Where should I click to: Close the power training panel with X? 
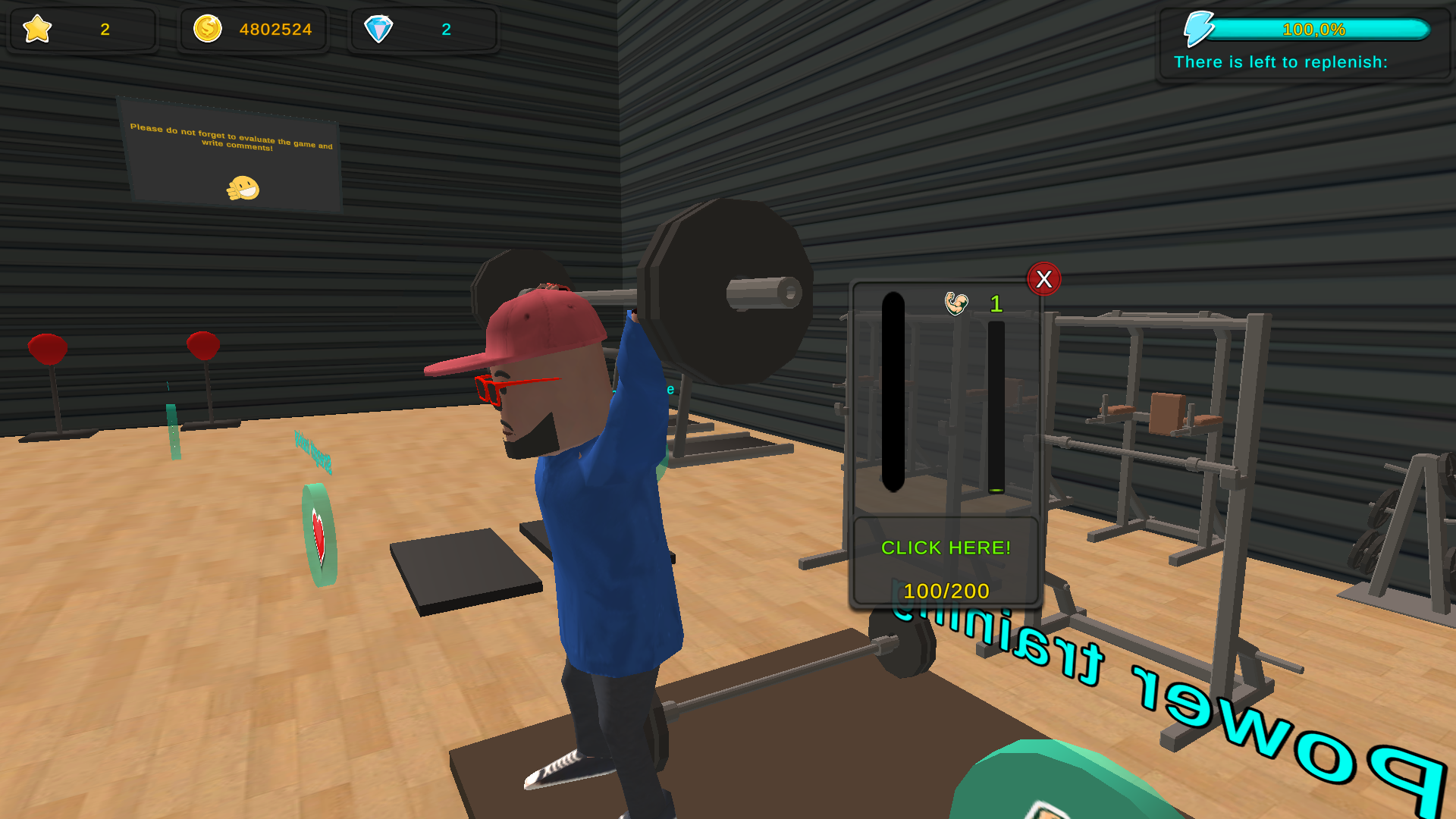coord(1044,279)
